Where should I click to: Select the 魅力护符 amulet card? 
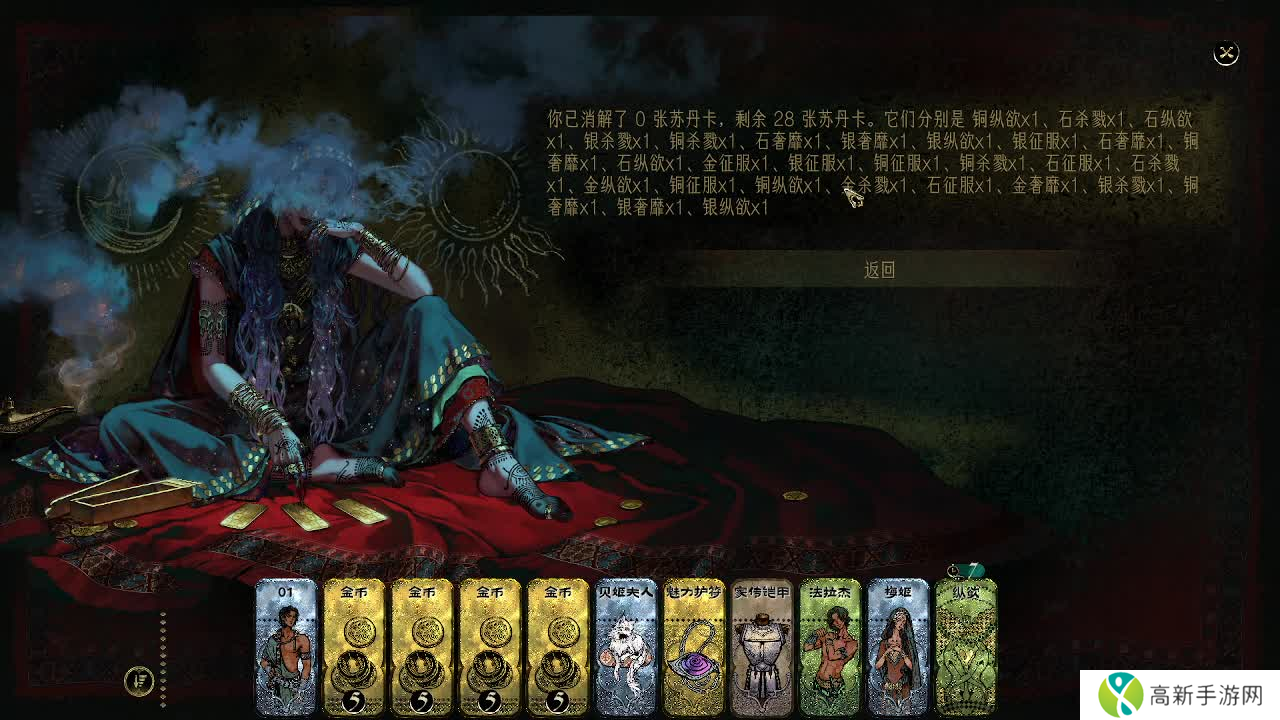(x=694, y=647)
